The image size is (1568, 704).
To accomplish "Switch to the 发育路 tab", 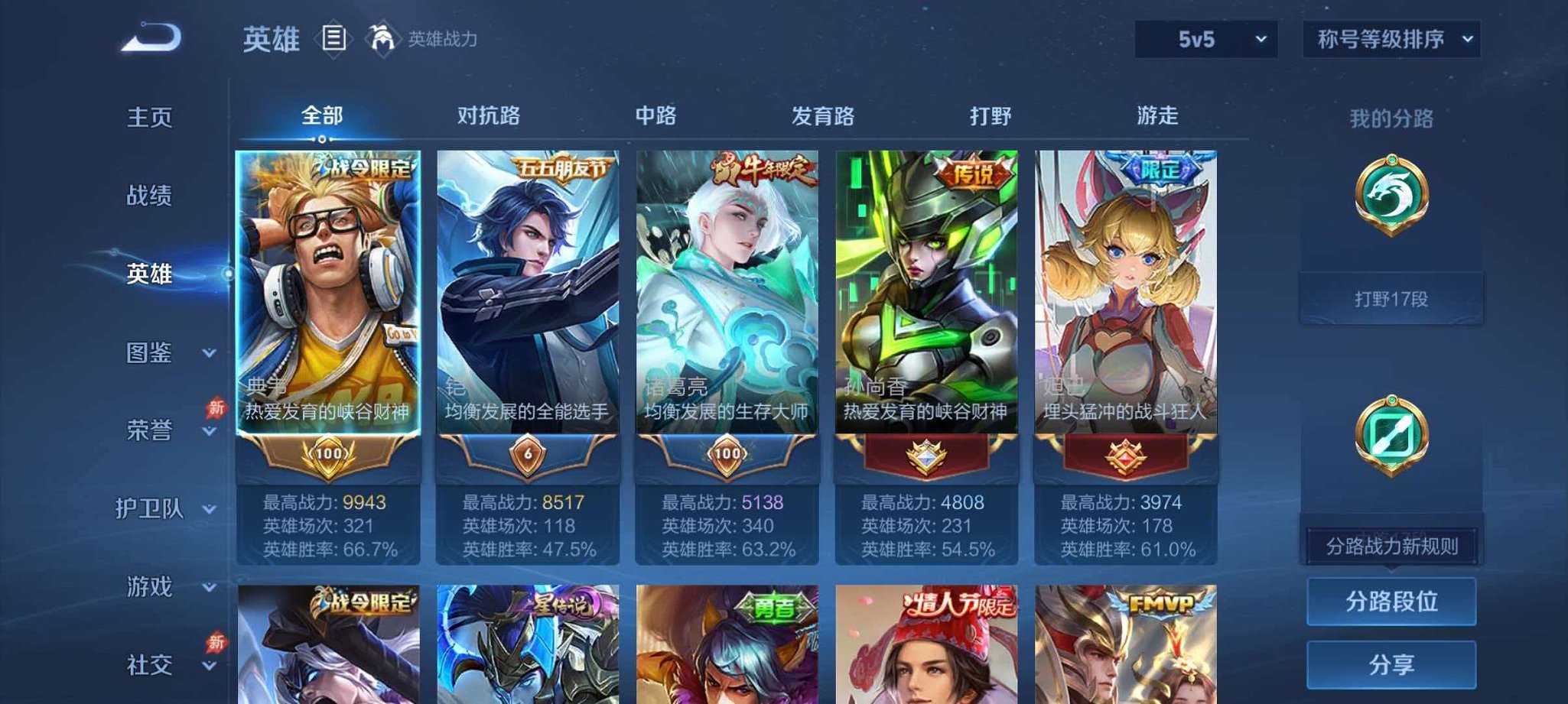I will (x=823, y=115).
